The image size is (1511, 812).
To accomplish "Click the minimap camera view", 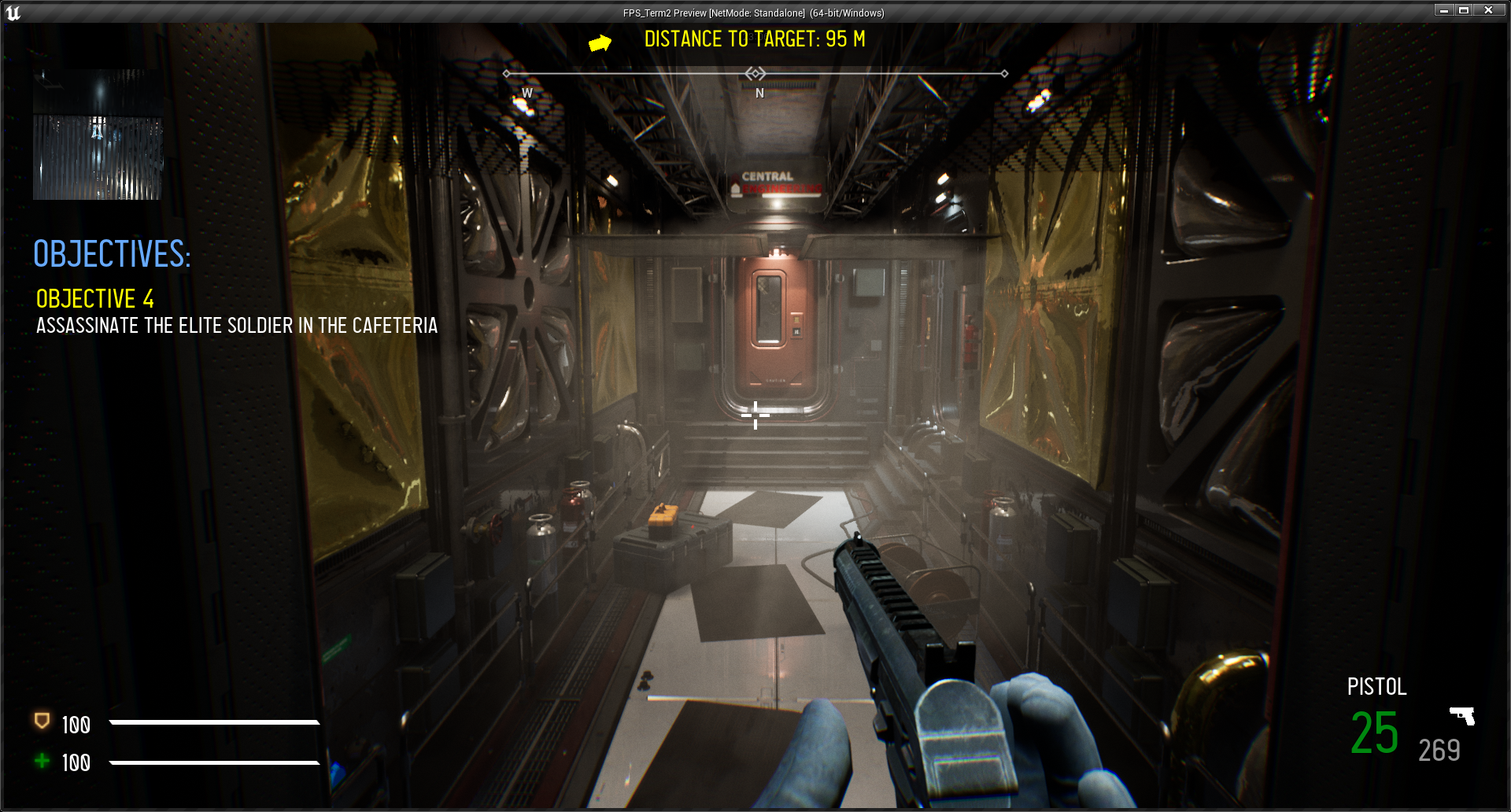I will coord(98,135).
